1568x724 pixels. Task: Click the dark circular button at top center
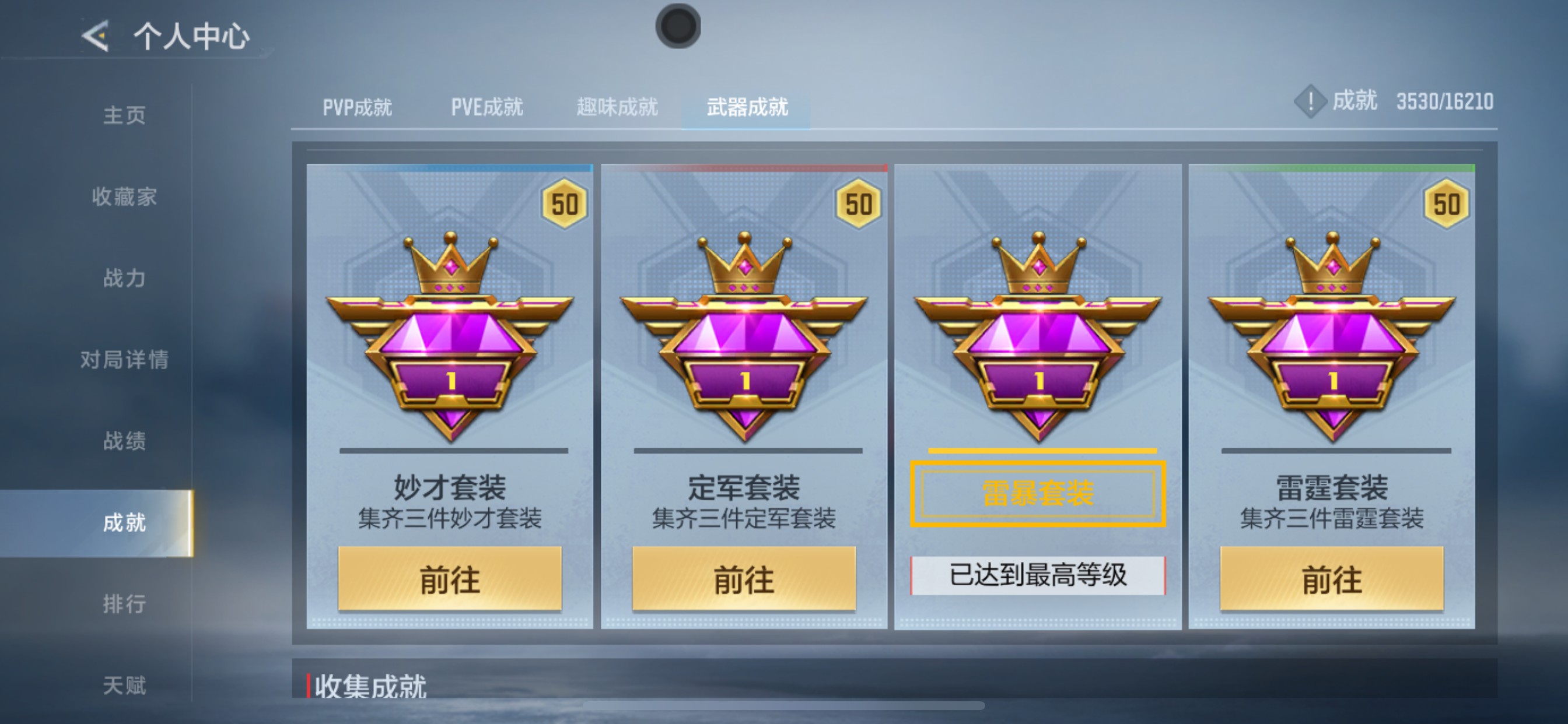coord(677,24)
